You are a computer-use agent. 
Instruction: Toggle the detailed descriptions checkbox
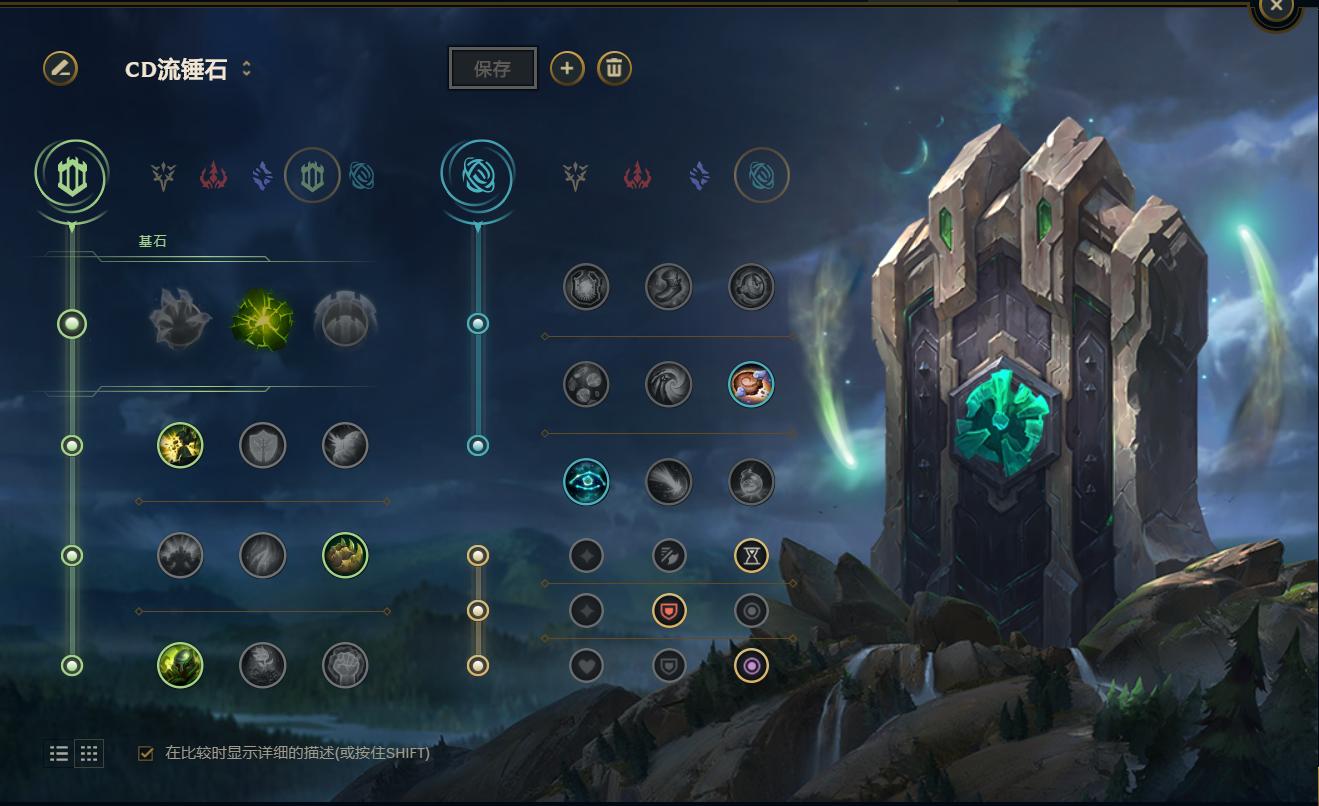[146, 753]
